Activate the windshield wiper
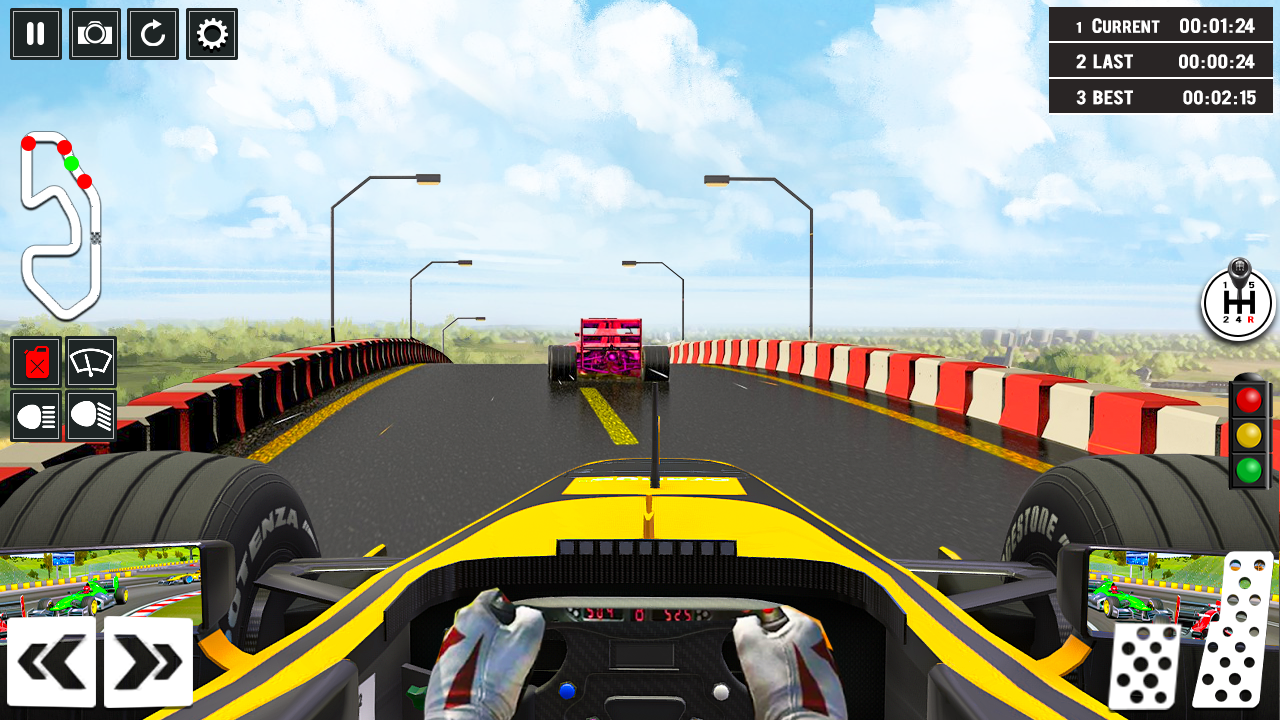 (91, 363)
